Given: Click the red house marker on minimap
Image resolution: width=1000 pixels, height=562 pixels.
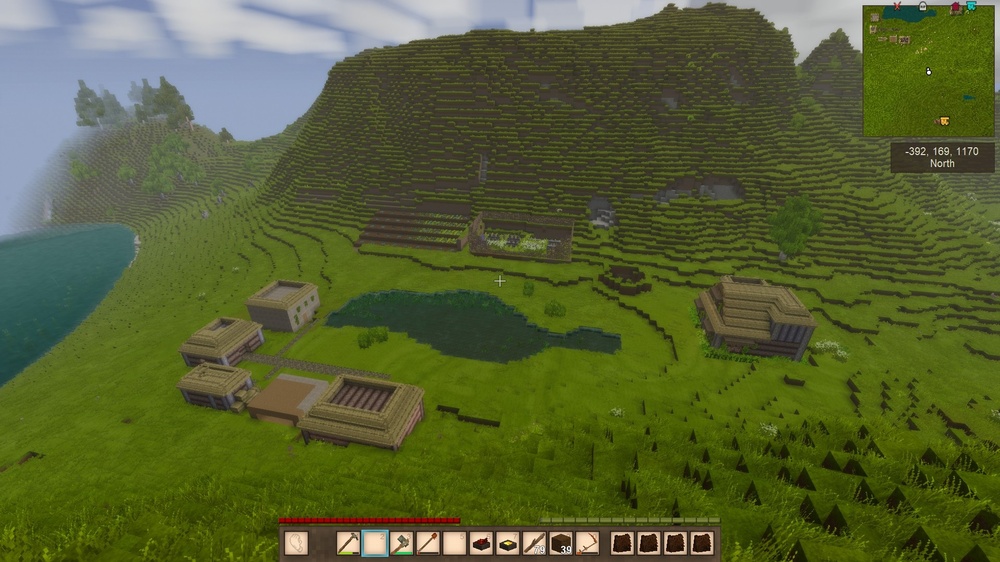Looking at the screenshot, I should 956,8.
